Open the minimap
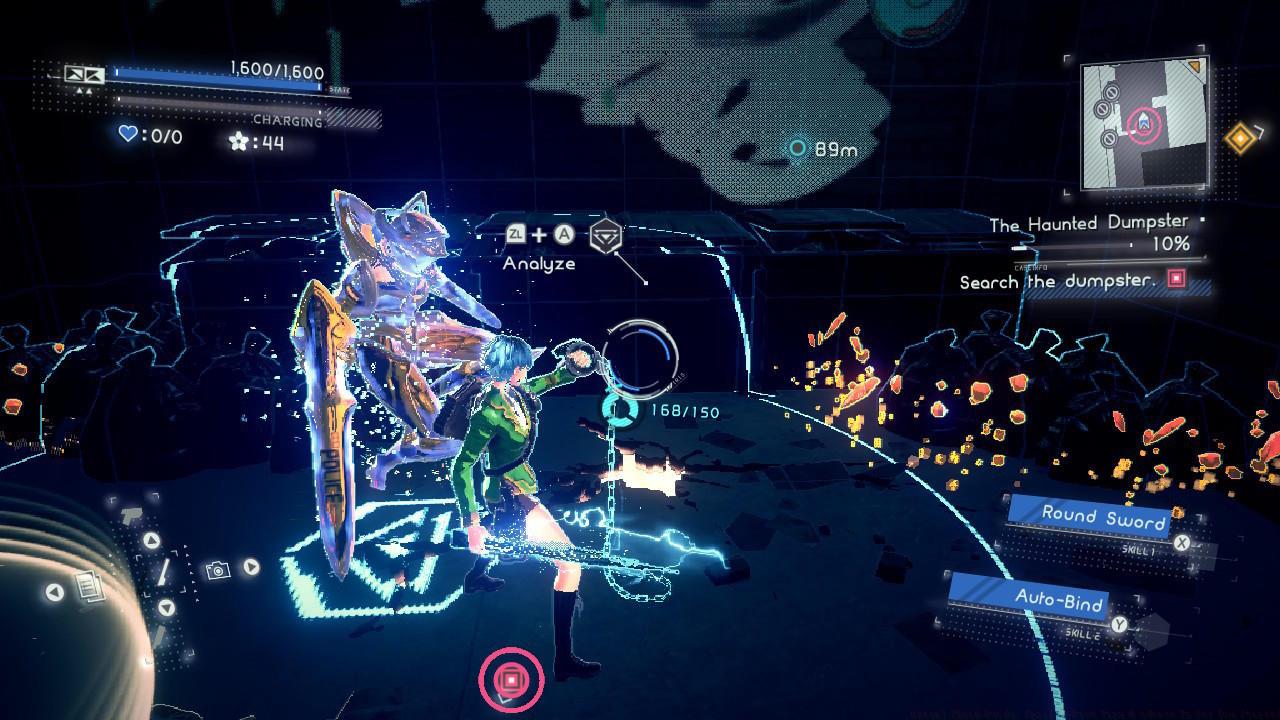This screenshot has width=1280, height=720. (x=1144, y=123)
